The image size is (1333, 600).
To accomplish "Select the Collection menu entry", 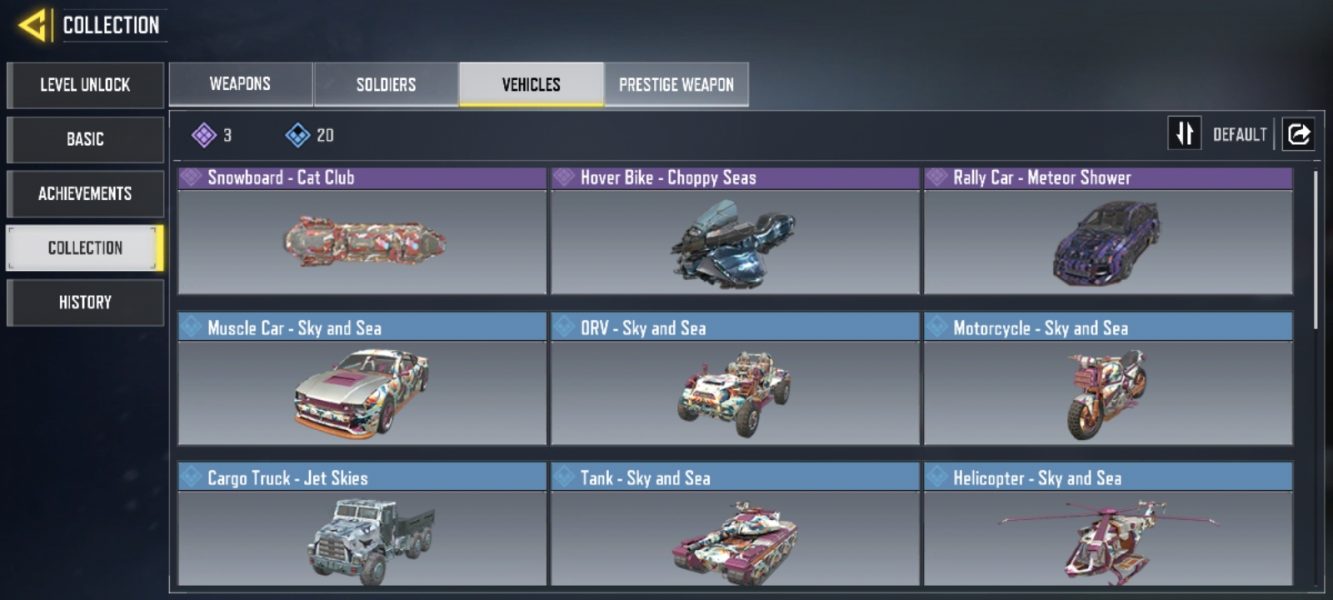I will coord(85,248).
